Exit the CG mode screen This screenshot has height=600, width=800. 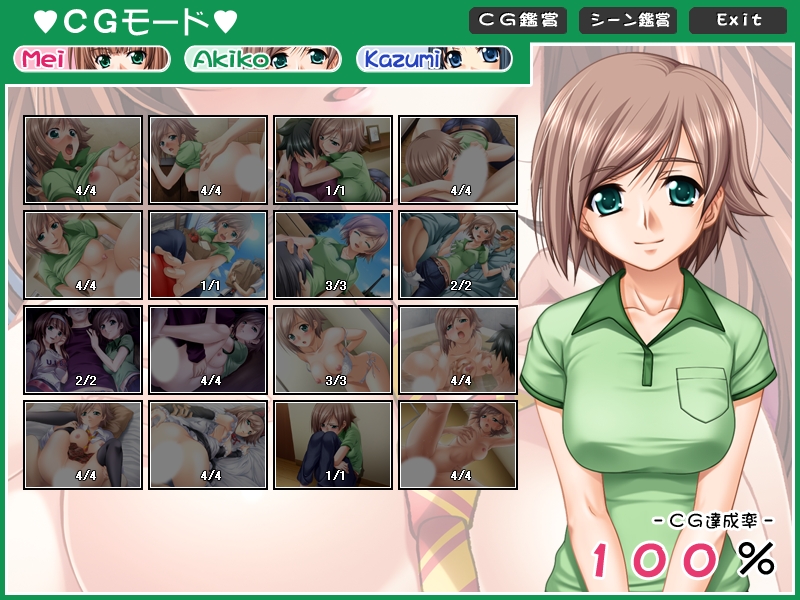(x=739, y=20)
